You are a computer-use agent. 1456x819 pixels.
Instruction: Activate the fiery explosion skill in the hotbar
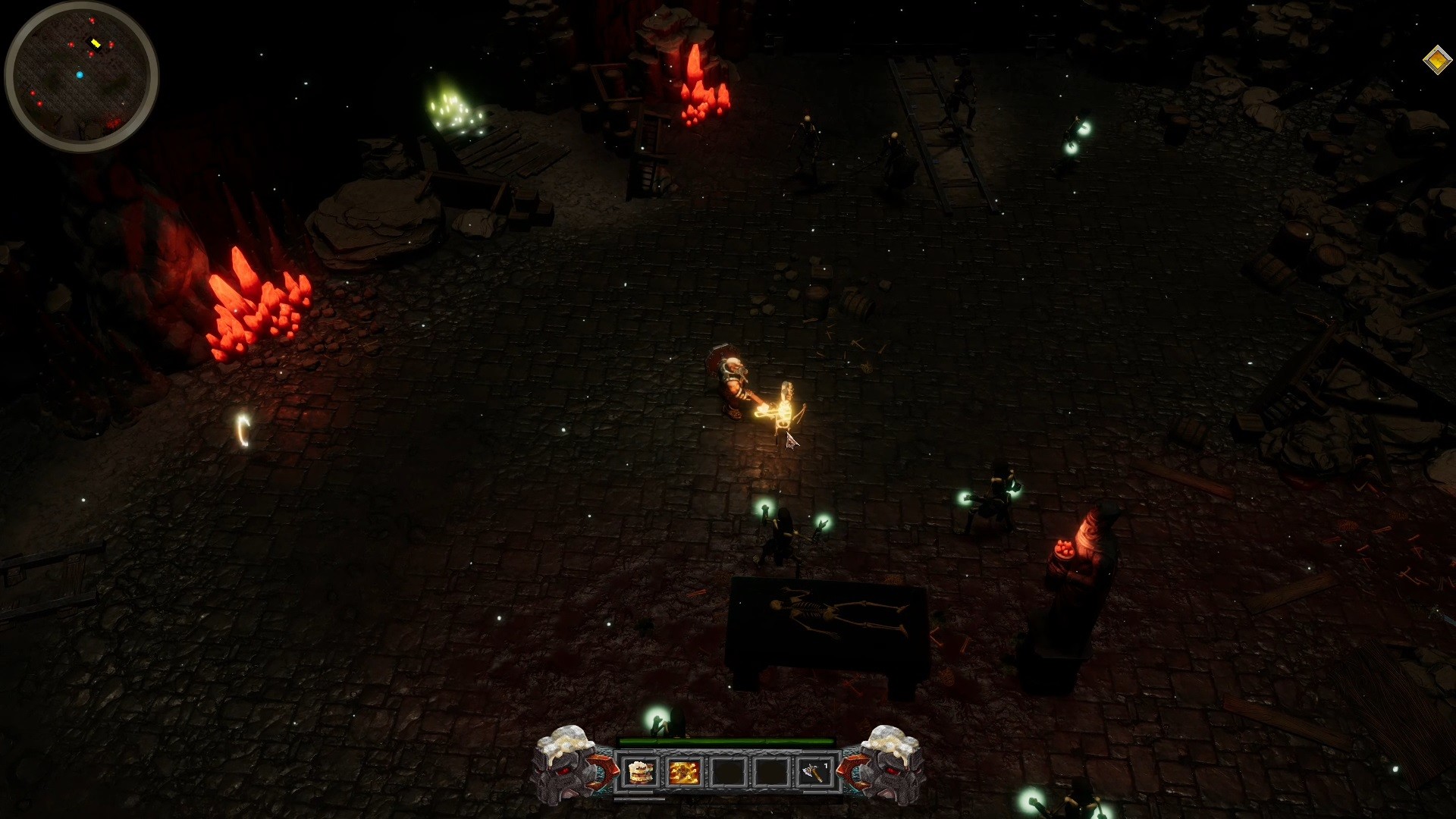pyautogui.click(x=683, y=772)
